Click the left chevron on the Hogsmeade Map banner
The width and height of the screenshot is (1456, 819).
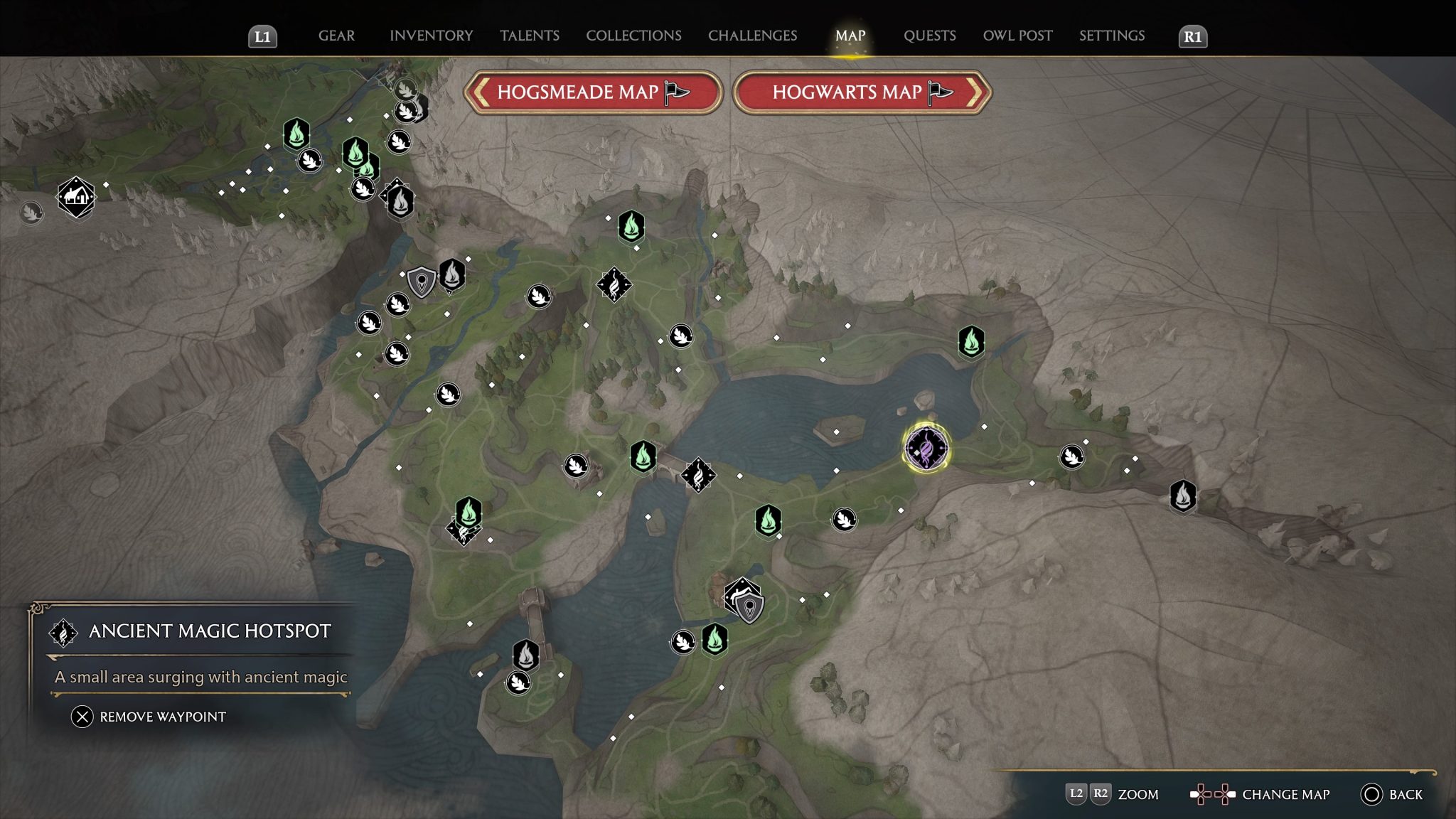coord(481,93)
